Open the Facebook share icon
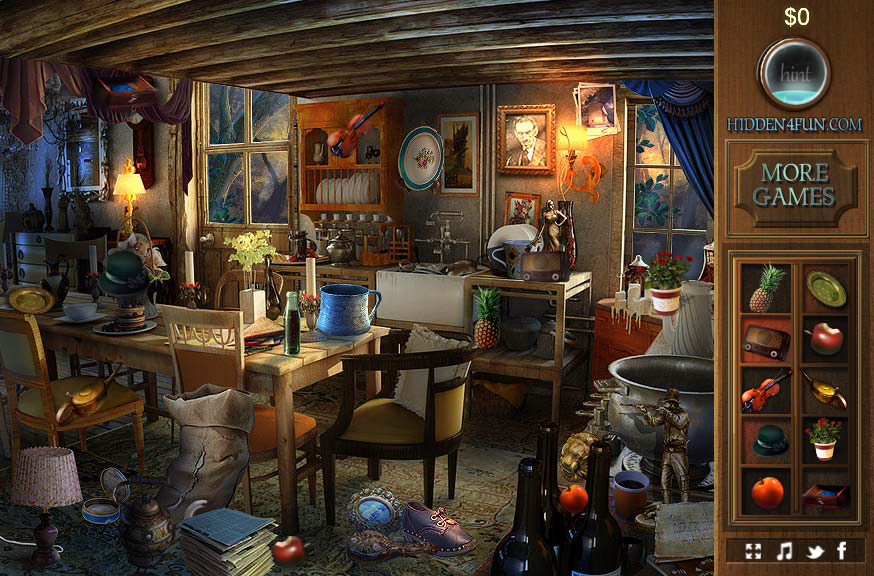The image size is (874, 576). click(x=841, y=550)
